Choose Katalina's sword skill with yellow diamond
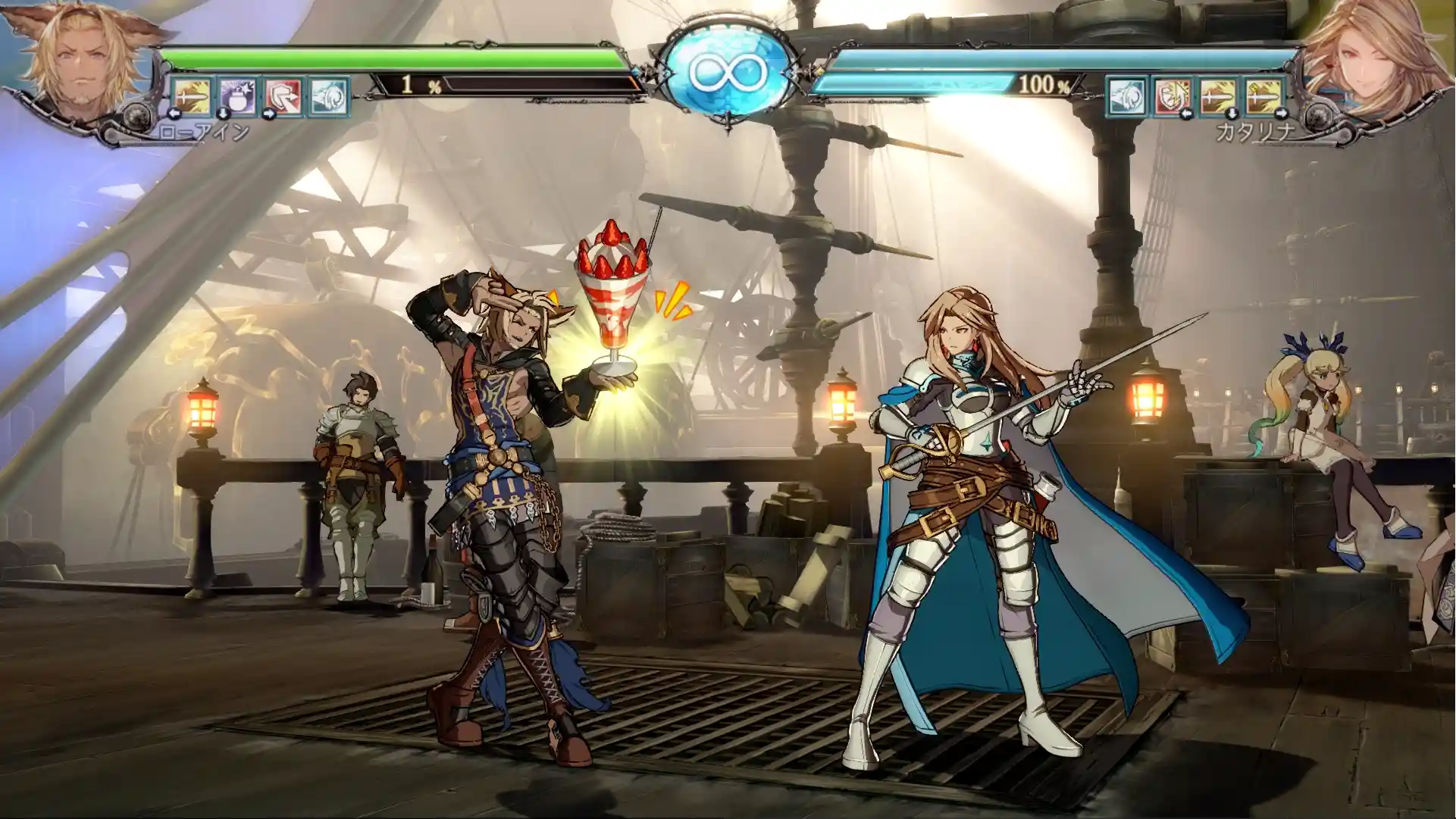1456x819 pixels. pos(1263,96)
